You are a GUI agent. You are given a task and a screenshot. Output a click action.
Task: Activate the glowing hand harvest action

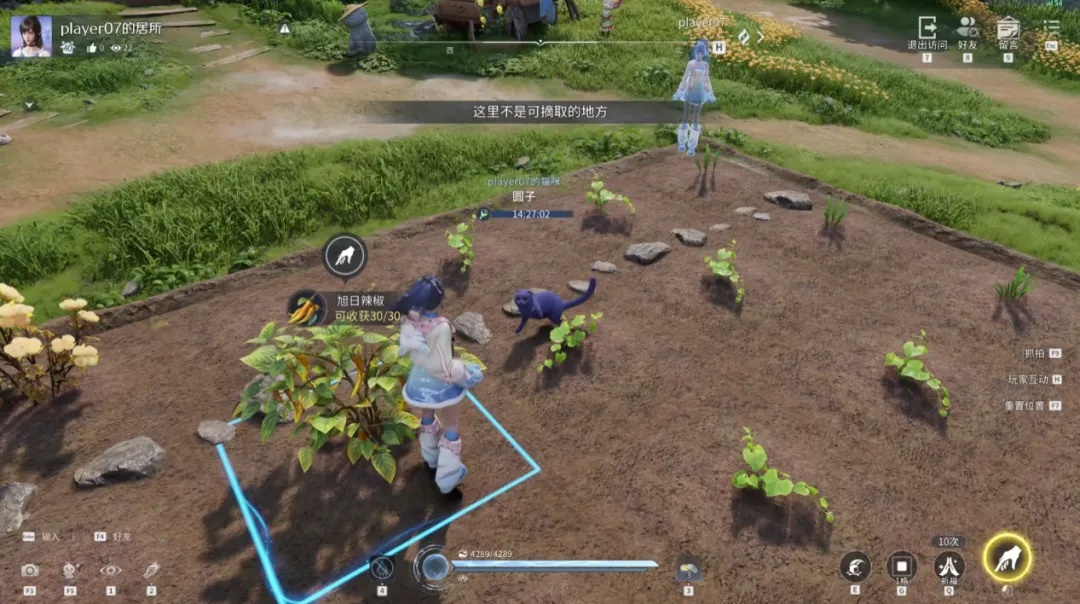[1007, 557]
